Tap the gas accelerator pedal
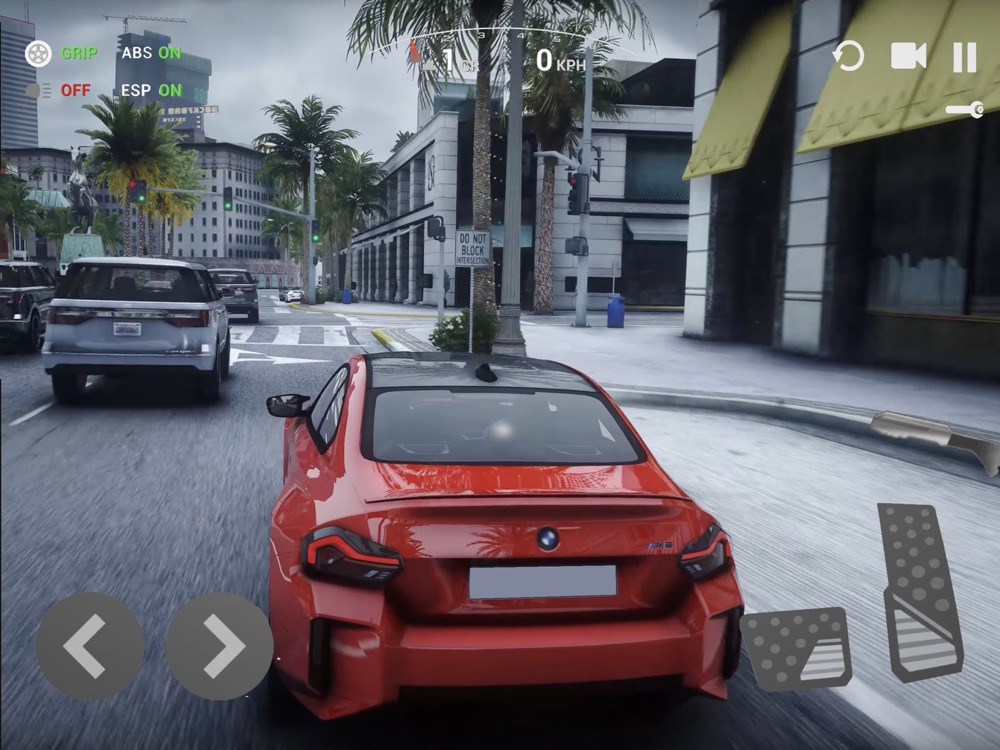 coord(919,592)
